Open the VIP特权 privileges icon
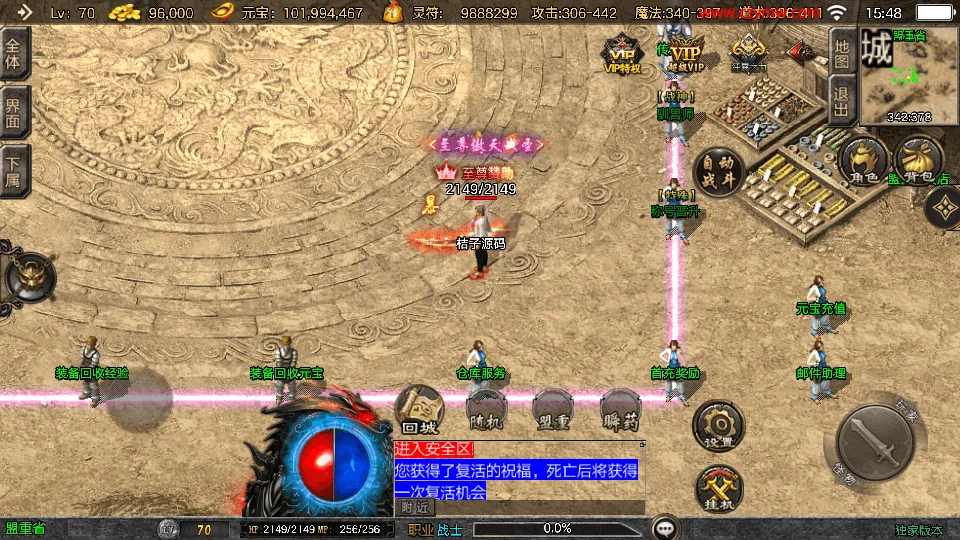 [x=621, y=55]
